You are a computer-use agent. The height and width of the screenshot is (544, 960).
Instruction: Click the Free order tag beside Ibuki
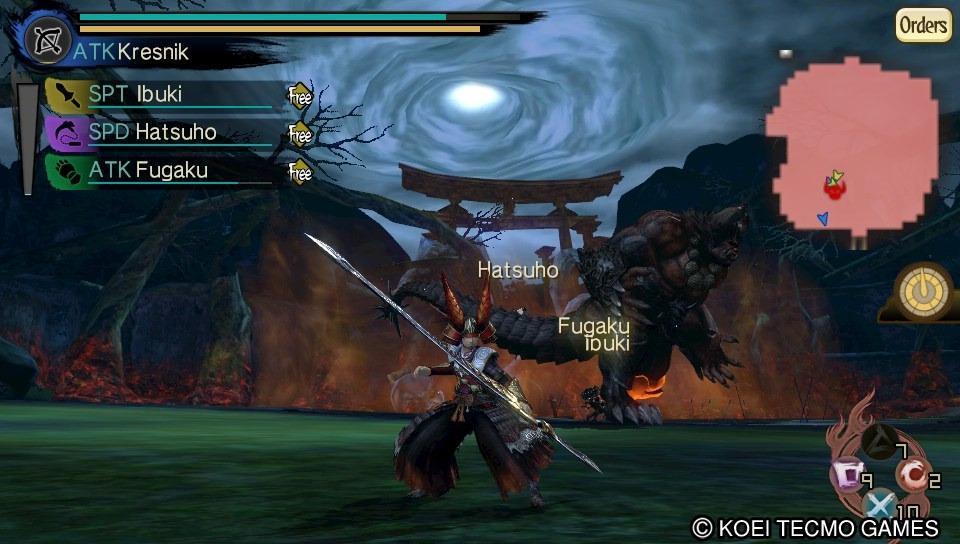300,97
